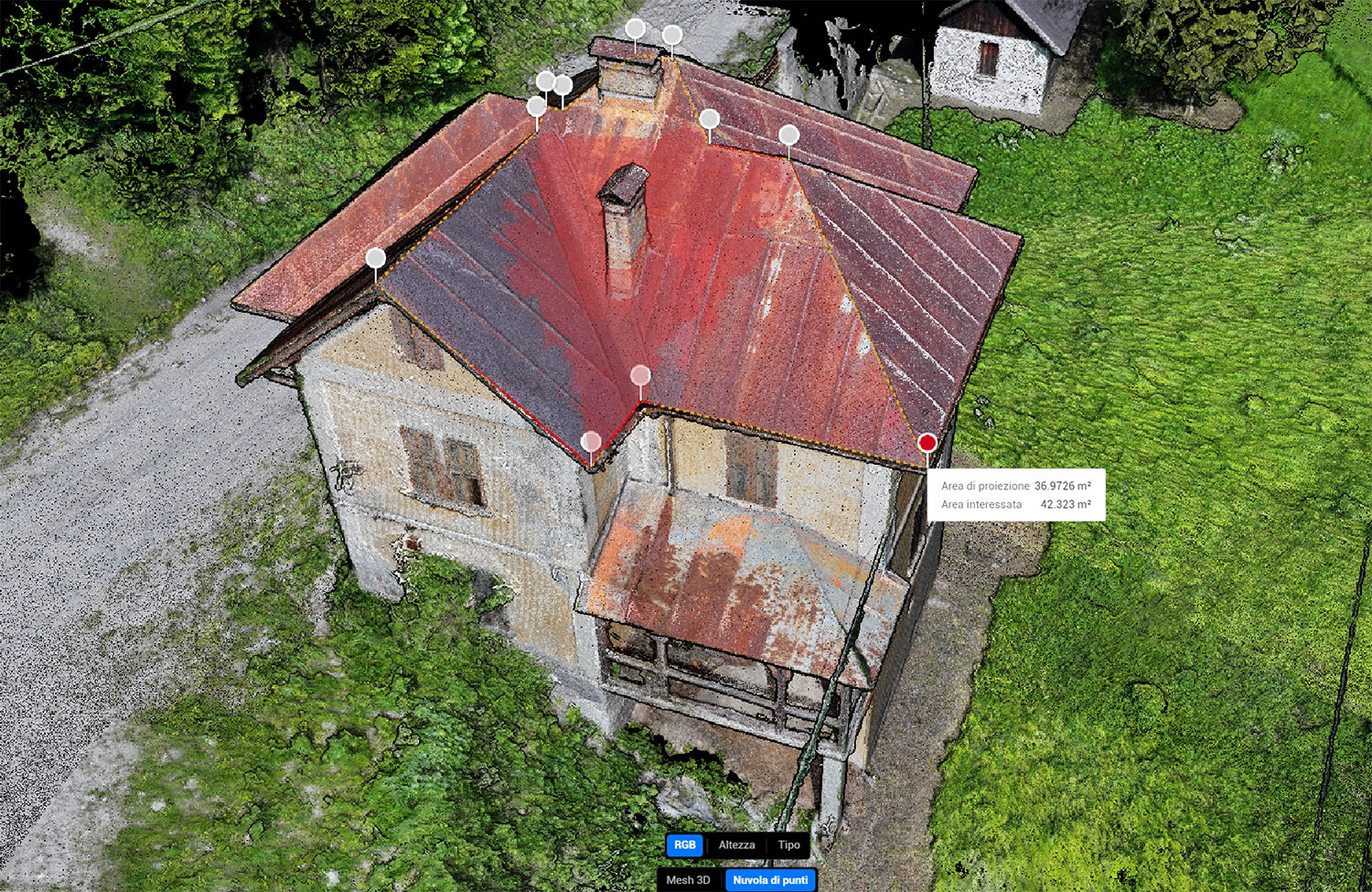Click the measurement results tooltip panel

pos(1015,496)
